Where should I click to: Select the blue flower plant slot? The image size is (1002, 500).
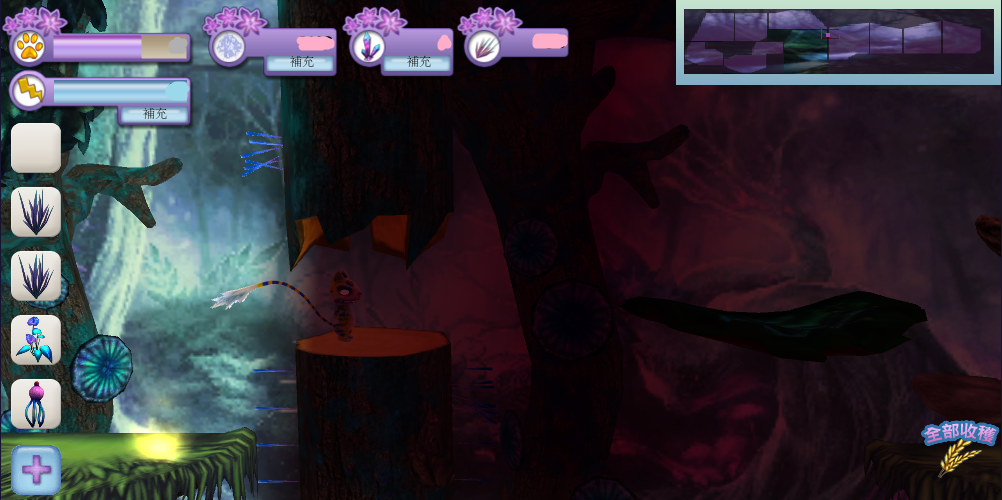click(x=36, y=340)
